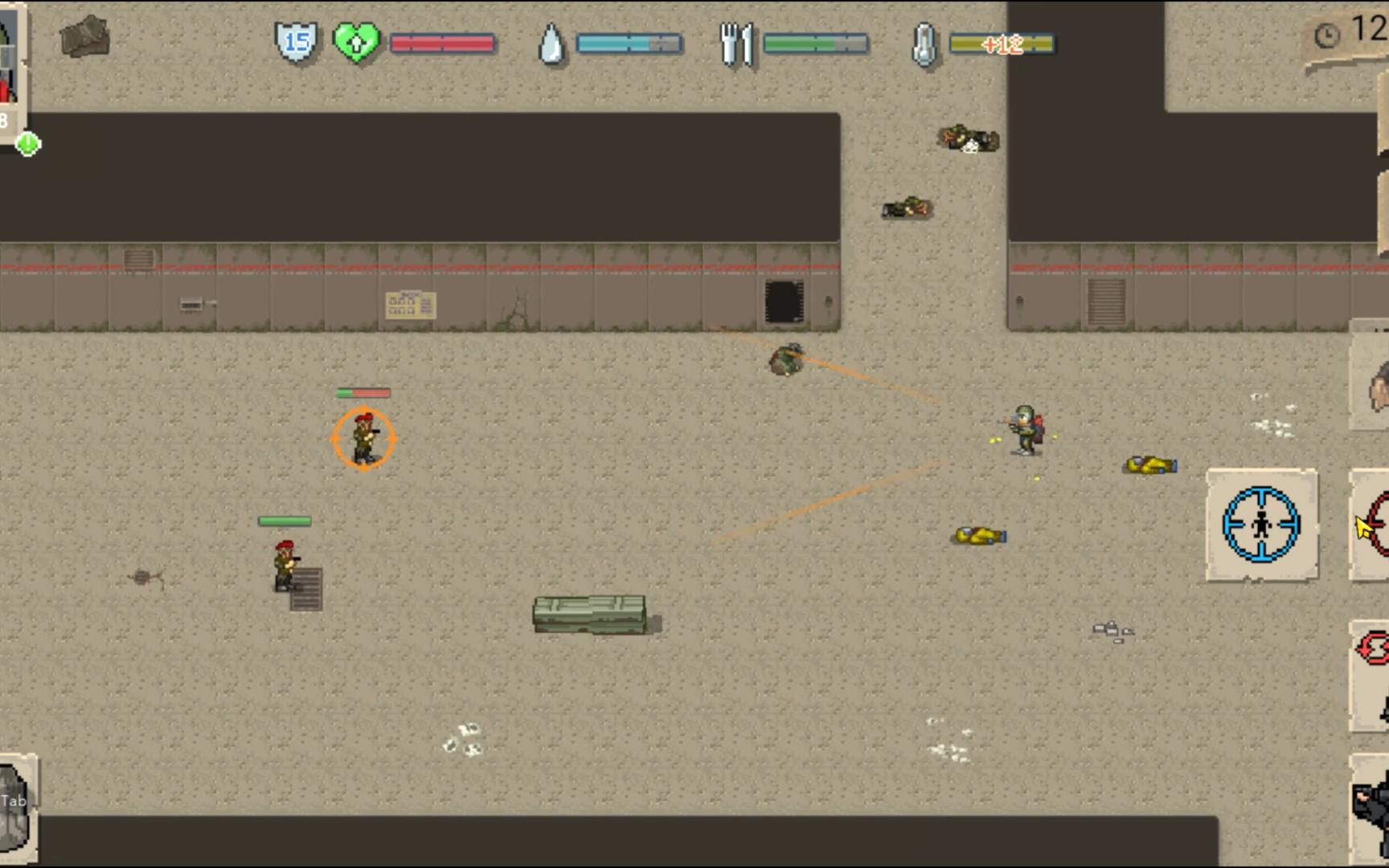Select the head portrait button

coord(1376,384)
